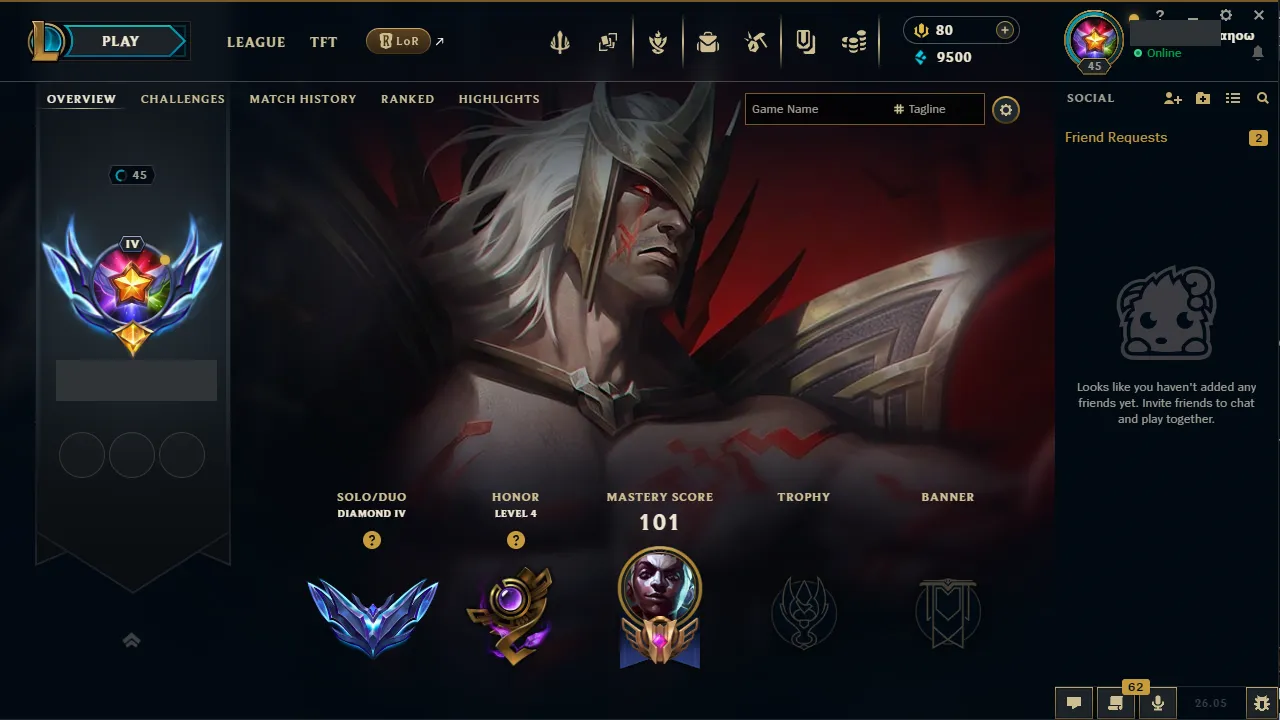Open profile sharing settings with the gear icon
1280x720 pixels.
tap(1006, 110)
